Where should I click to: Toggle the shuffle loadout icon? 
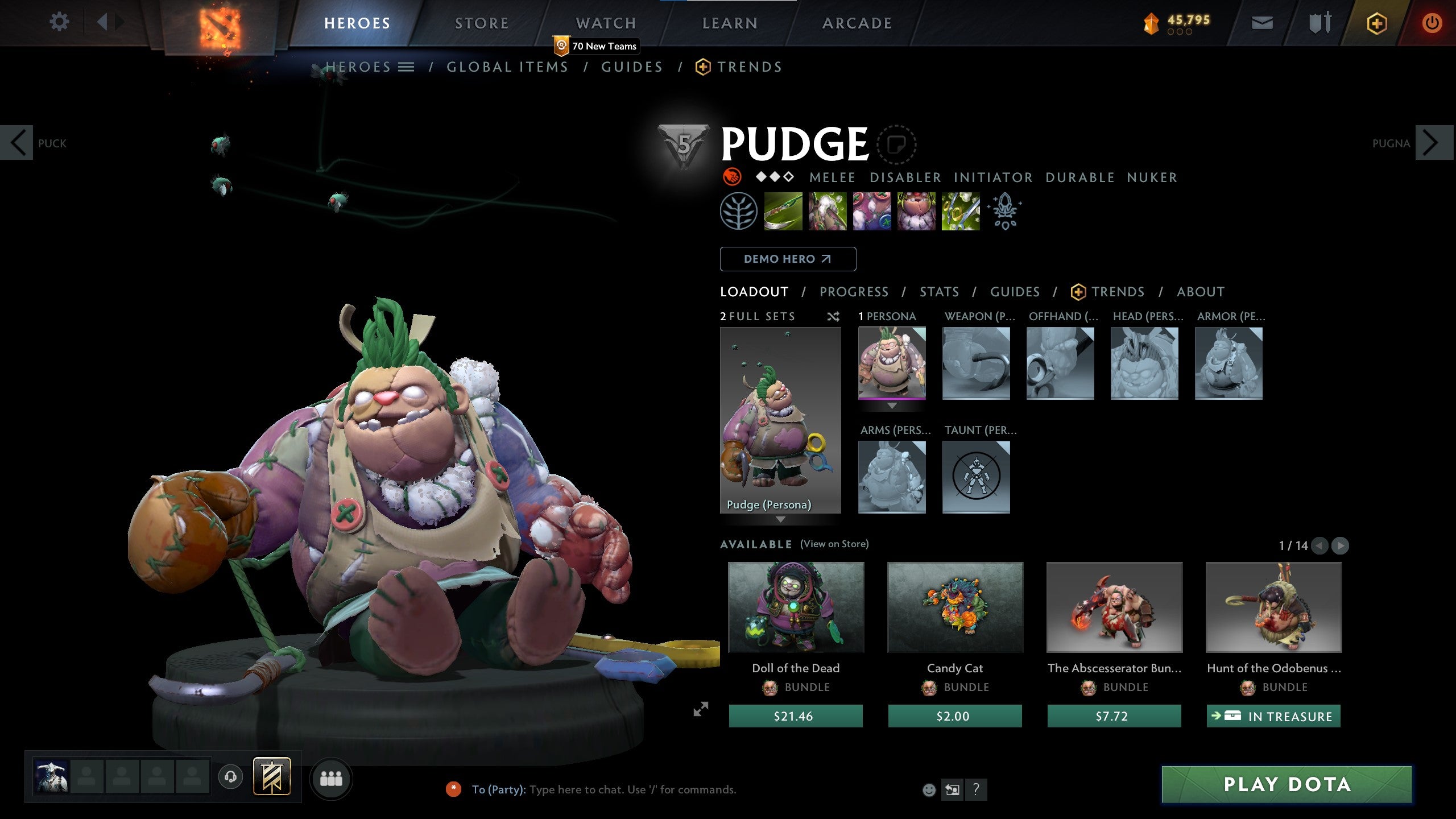[834, 317]
